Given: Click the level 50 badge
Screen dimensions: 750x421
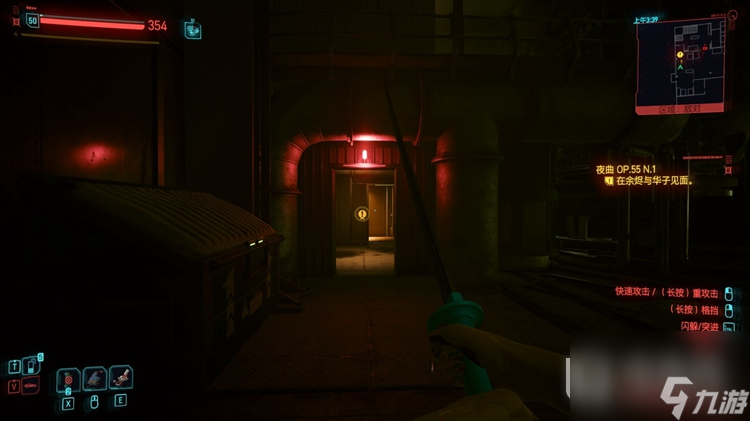Looking at the screenshot, I should click(x=32, y=21).
